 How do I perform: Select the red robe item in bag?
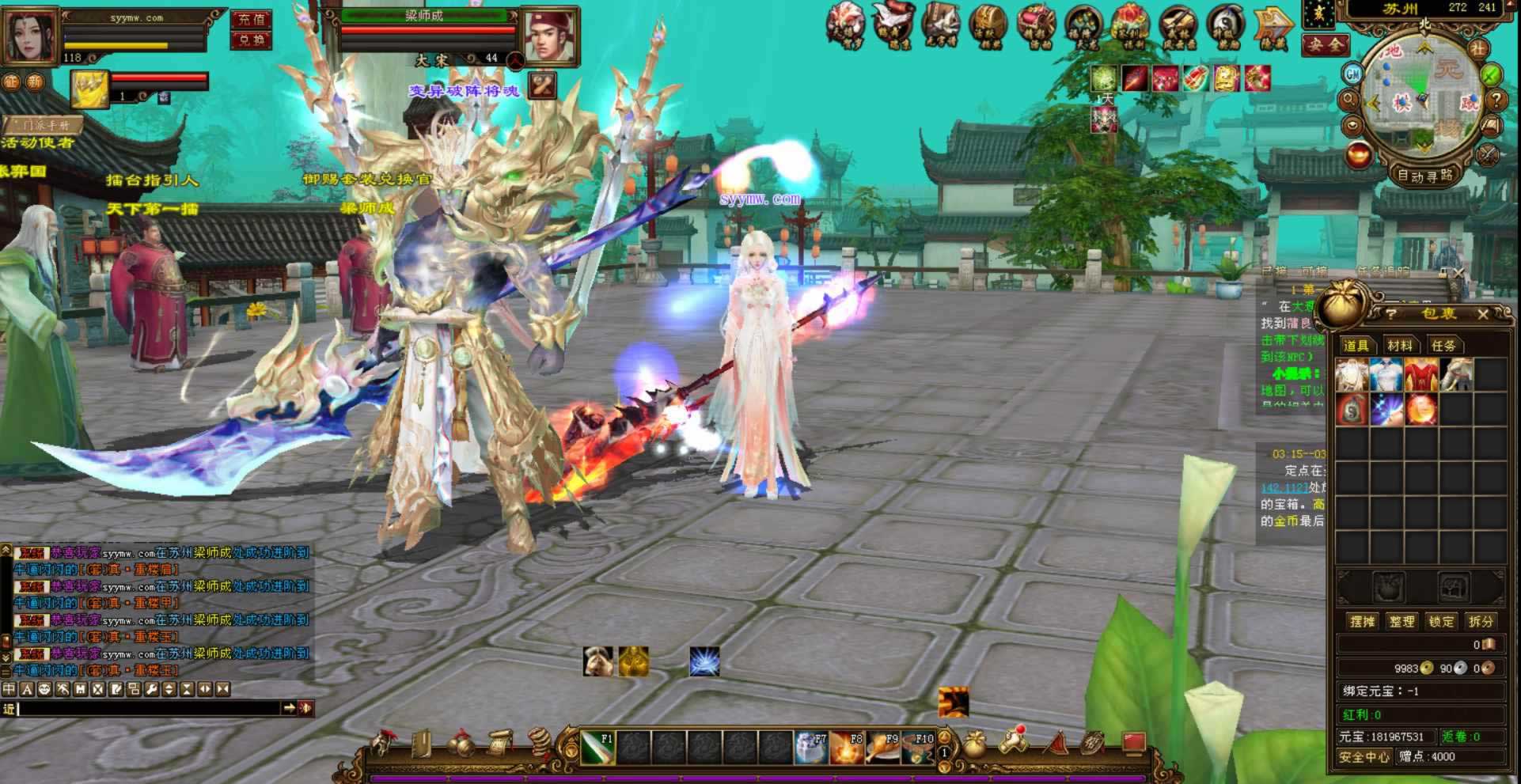(x=1421, y=375)
